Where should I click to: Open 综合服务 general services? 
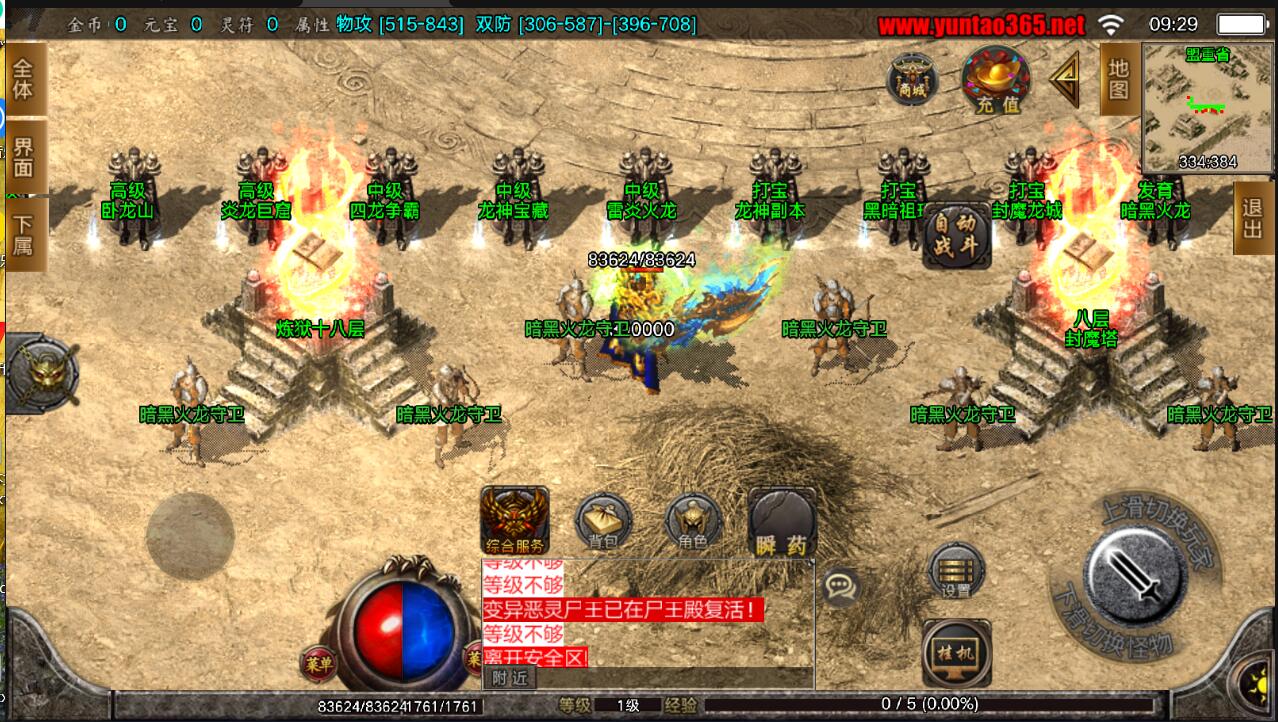(x=514, y=520)
